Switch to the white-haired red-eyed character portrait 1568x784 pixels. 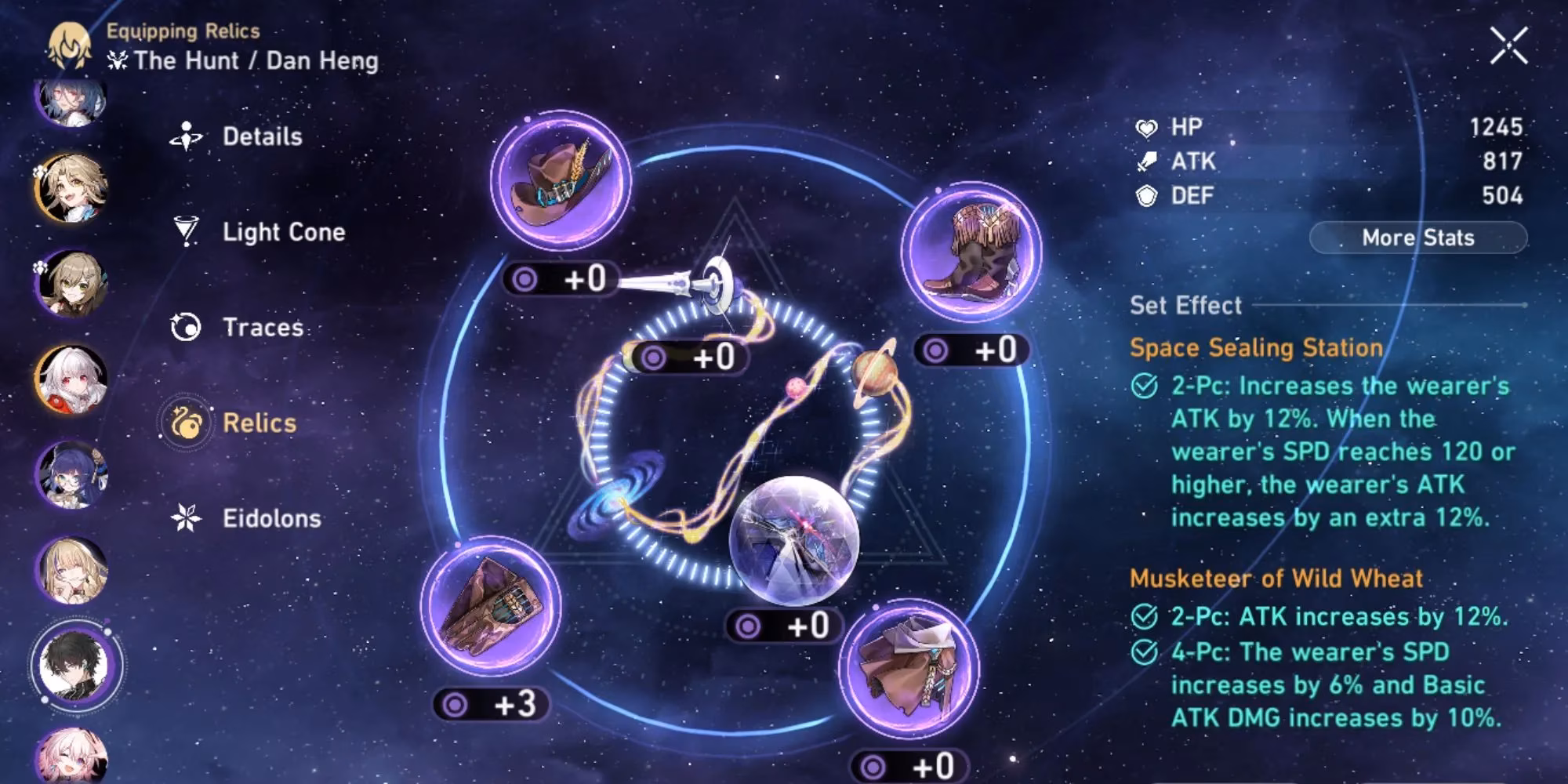click(x=71, y=380)
